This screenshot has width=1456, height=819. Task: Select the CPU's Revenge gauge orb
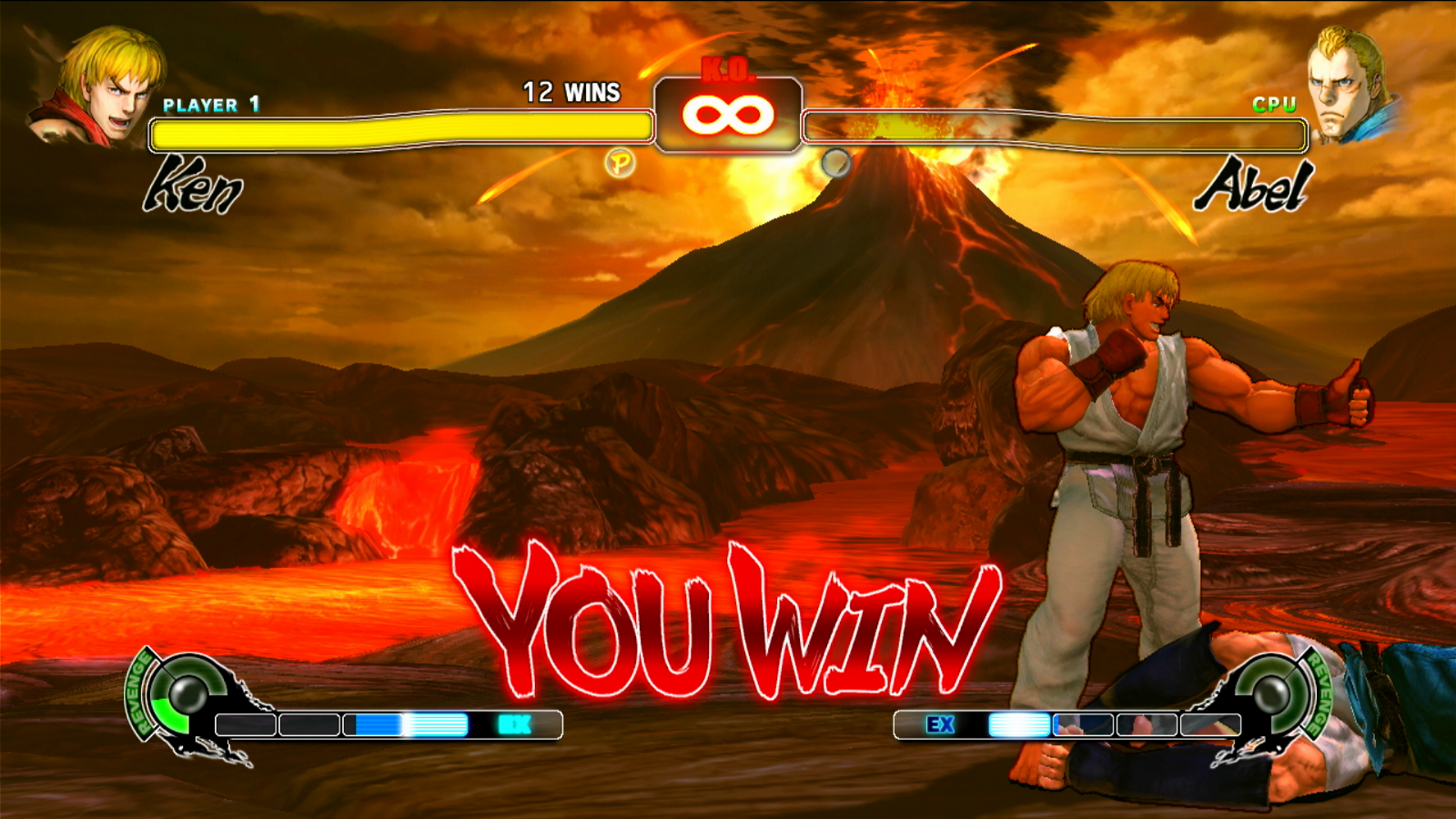(1268, 693)
